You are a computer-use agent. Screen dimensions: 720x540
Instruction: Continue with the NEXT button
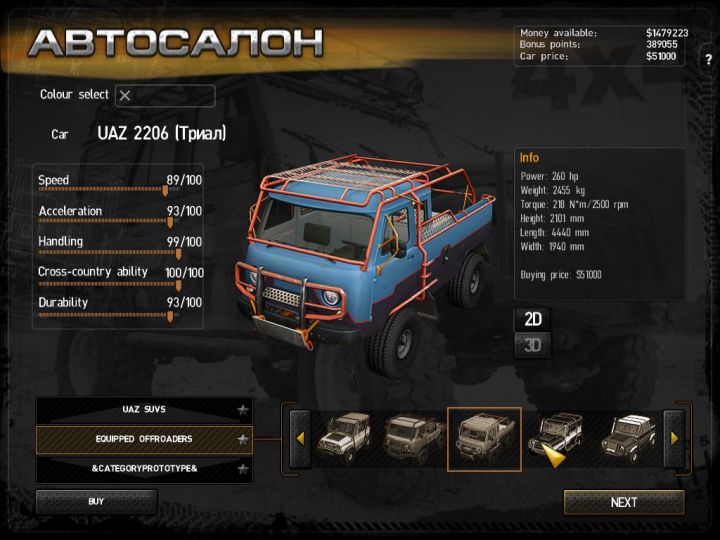(624, 502)
